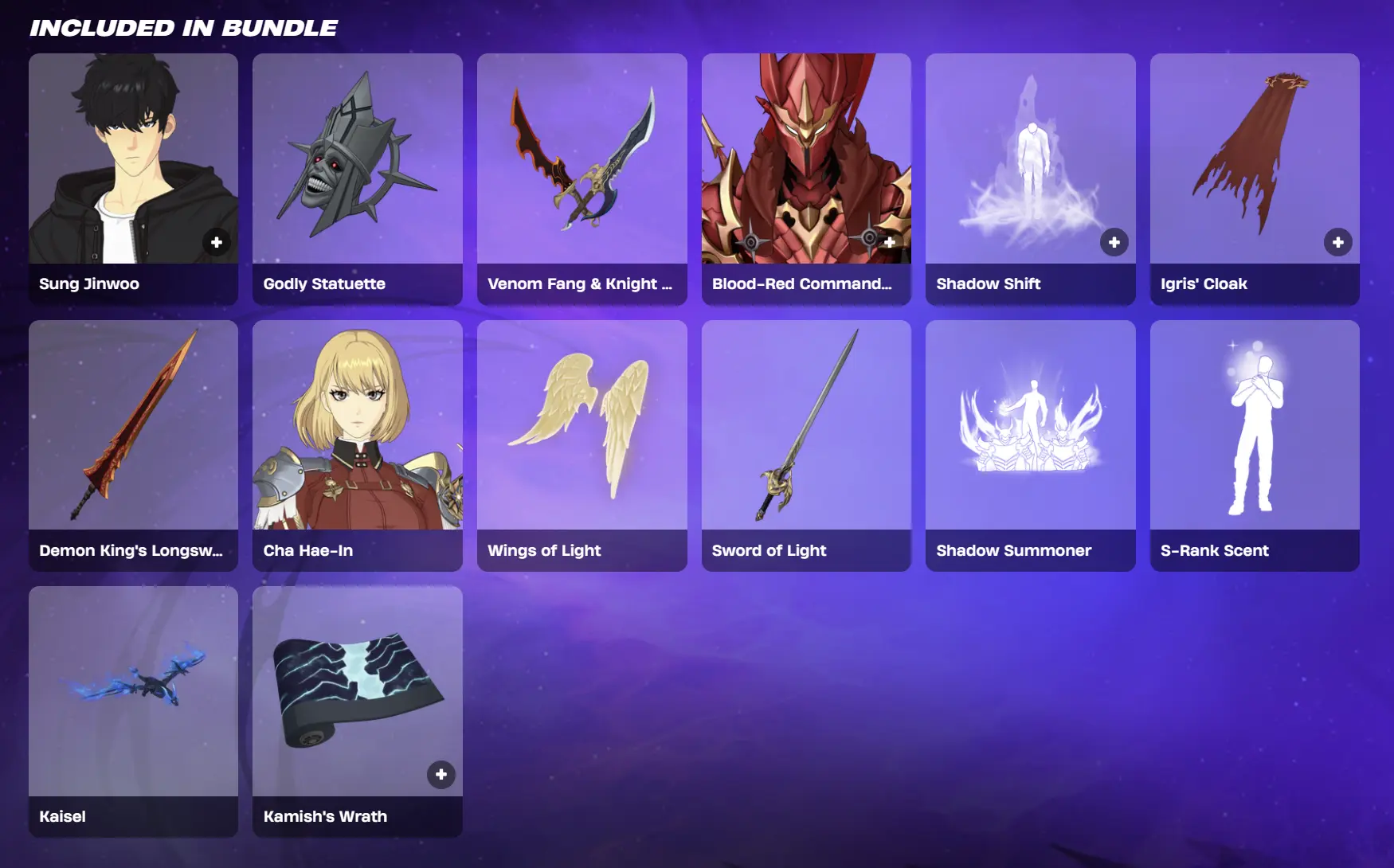Select the Igris' Cloak back bling

click(x=1255, y=159)
